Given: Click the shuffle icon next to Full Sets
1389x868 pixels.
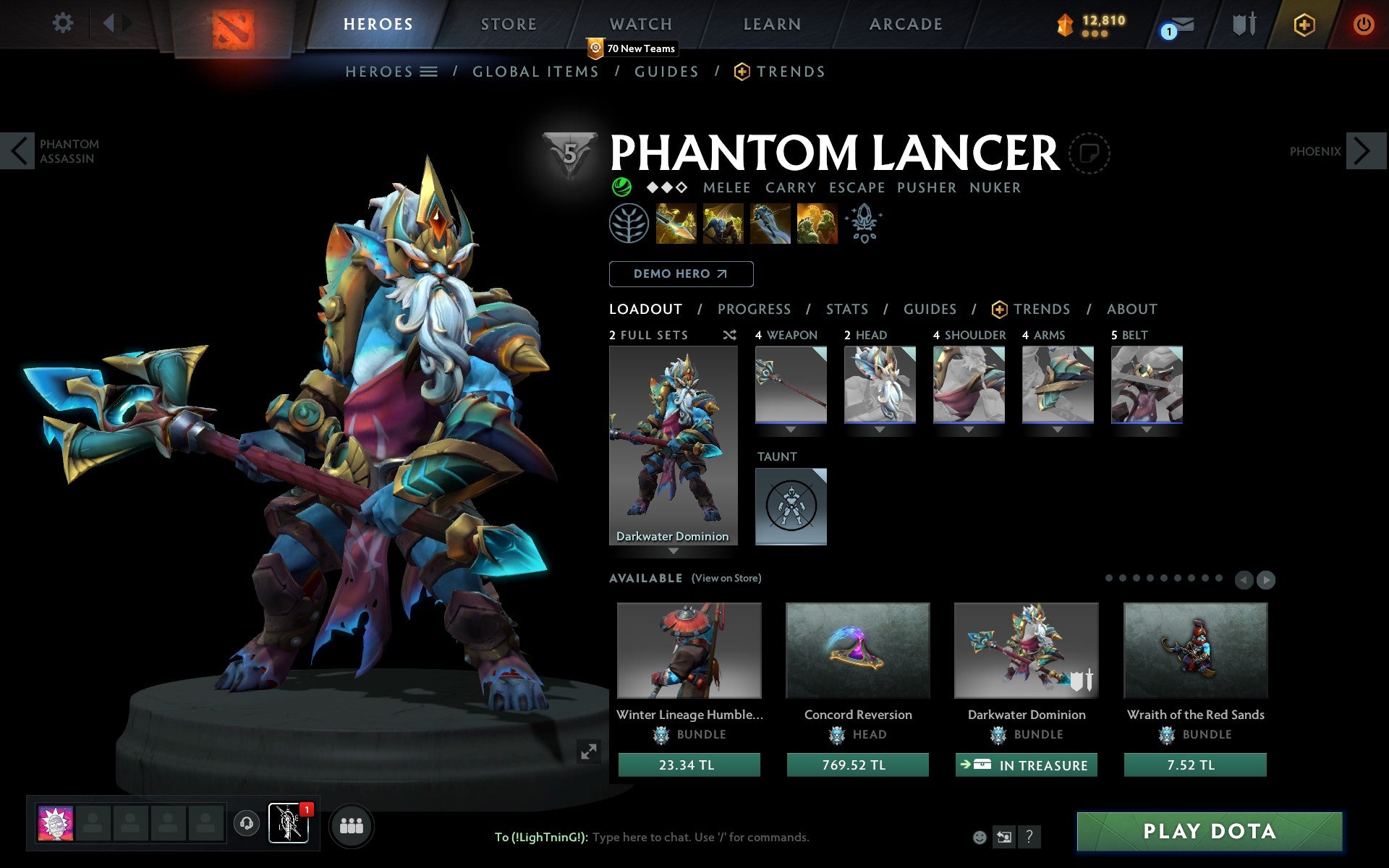Looking at the screenshot, I should click(x=729, y=335).
